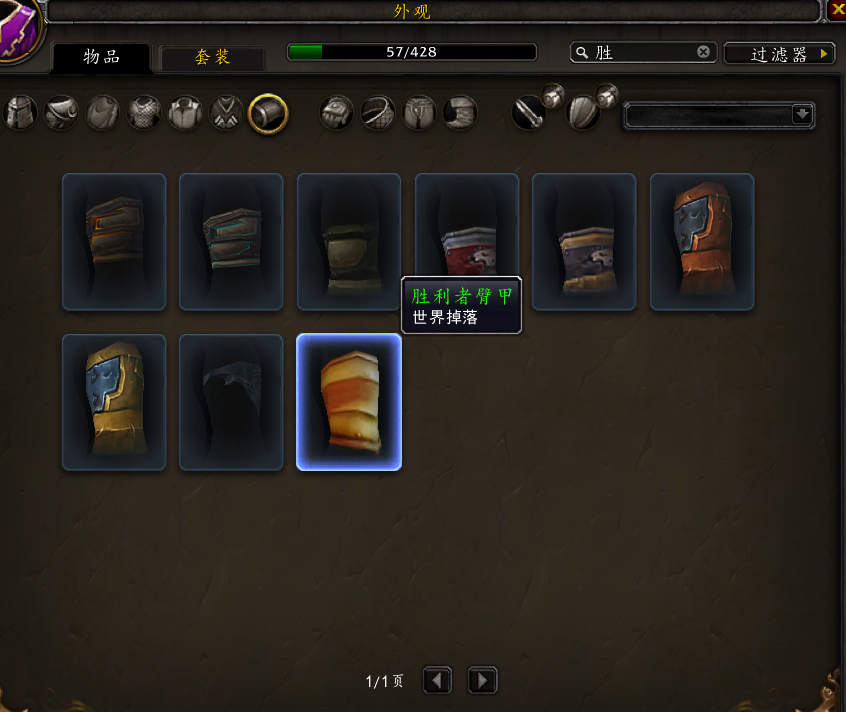The image size is (846, 712).
Task: Click the search box containing 胜
Action: click(640, 53)
